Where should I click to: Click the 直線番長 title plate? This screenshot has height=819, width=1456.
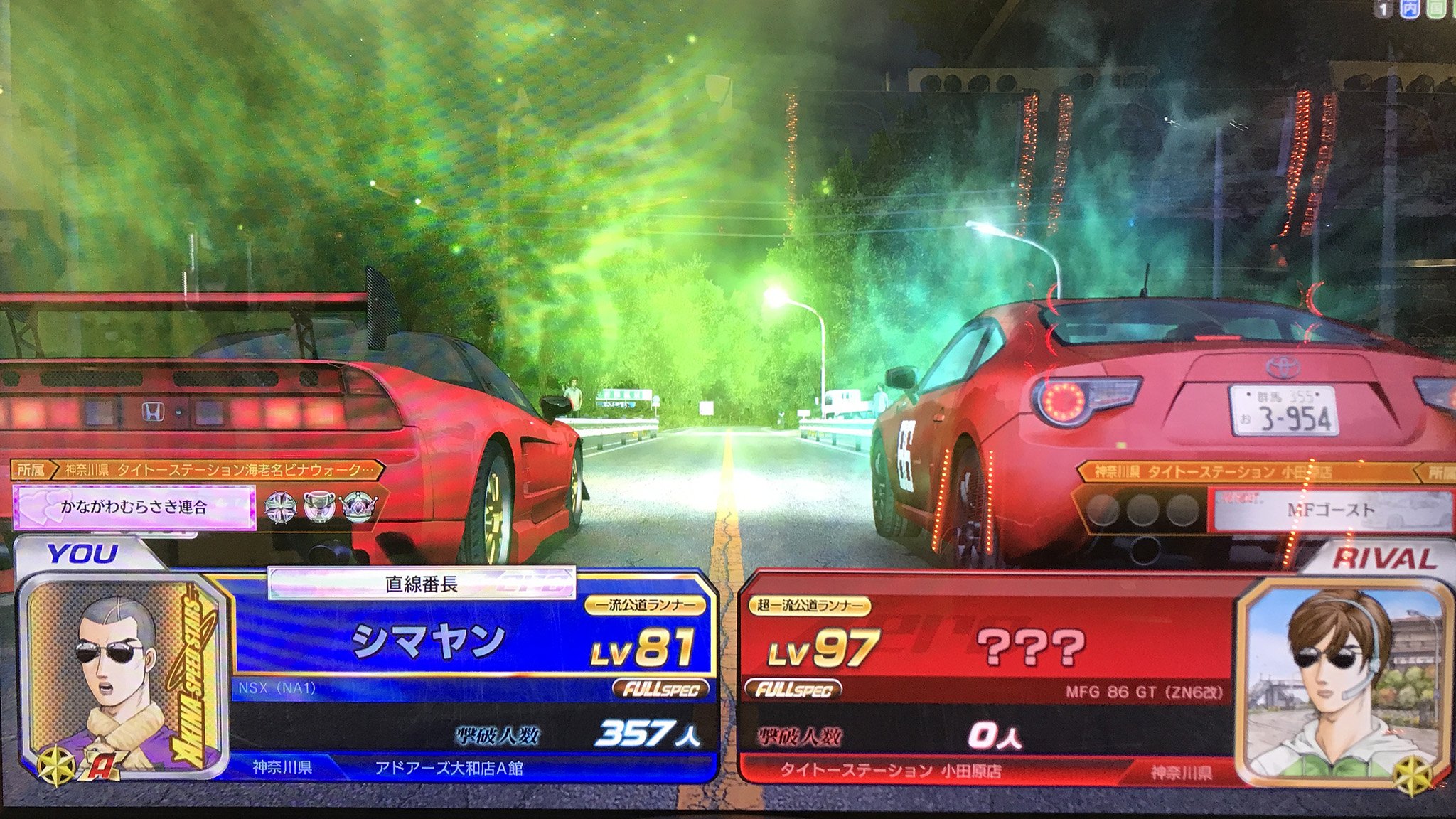point(421,584)
